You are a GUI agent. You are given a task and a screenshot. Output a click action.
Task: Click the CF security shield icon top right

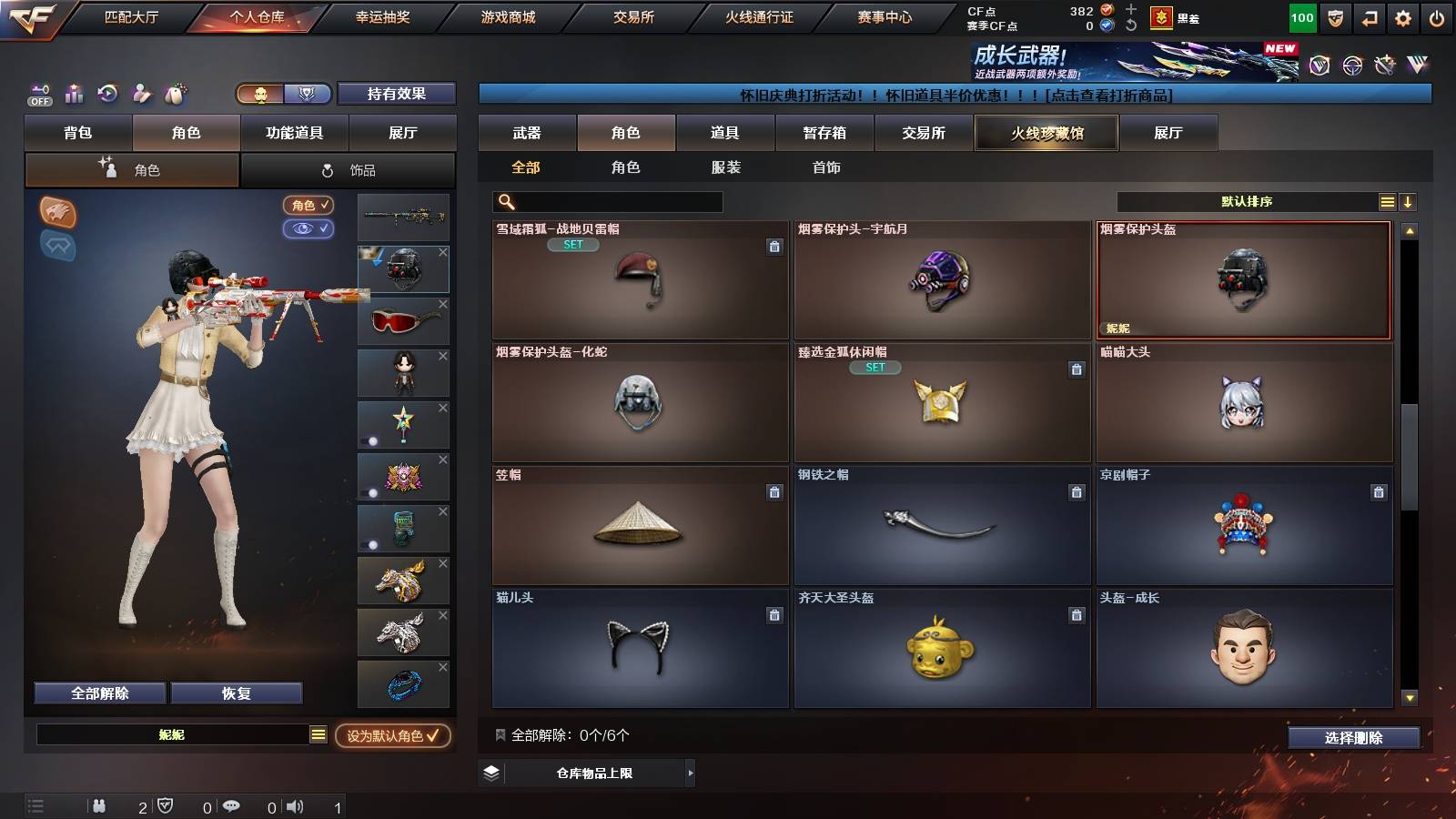tap(1336, 15)
